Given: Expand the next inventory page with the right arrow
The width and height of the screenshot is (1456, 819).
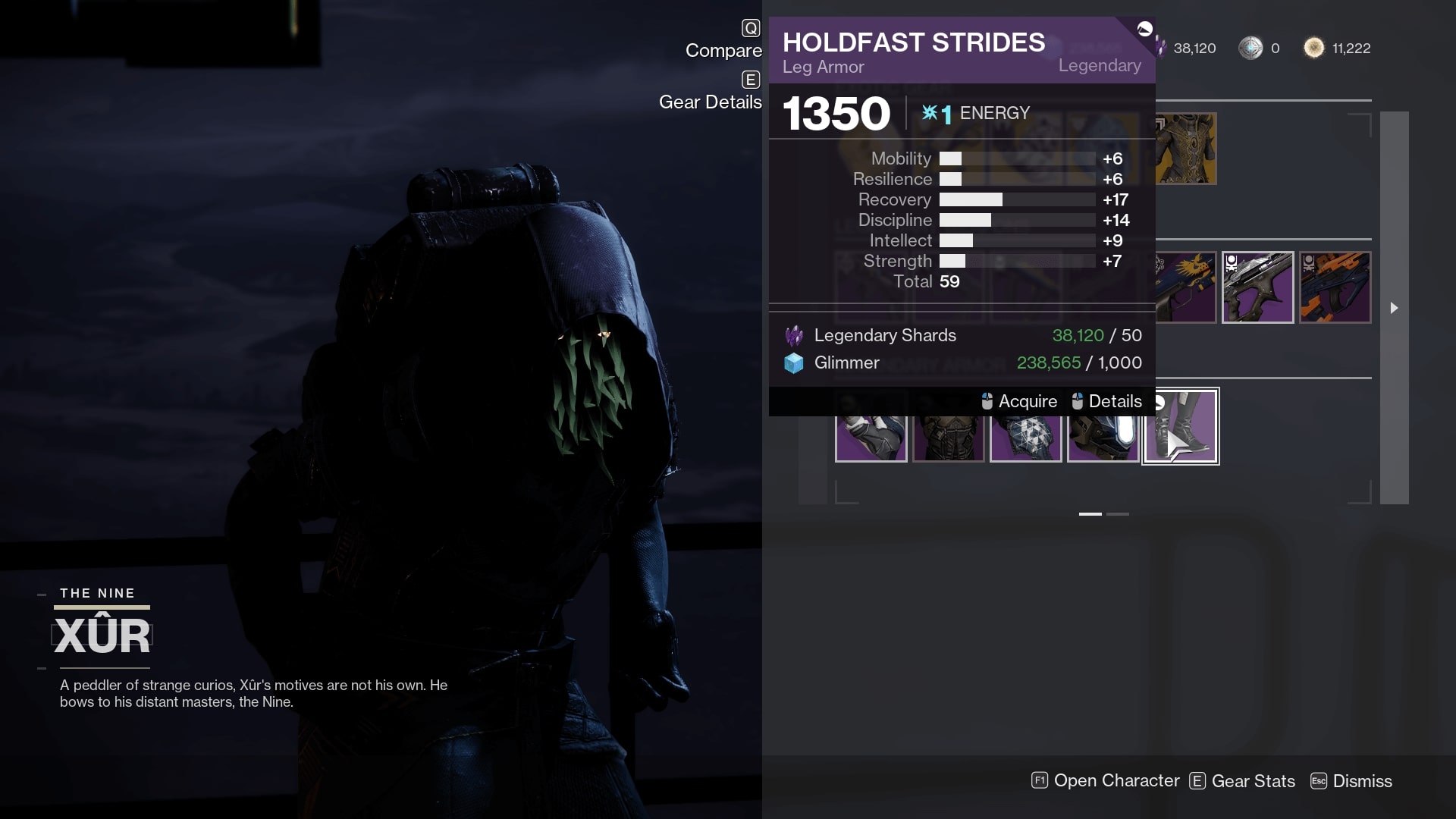Looking at the screenshot, I should point(1394,309).
